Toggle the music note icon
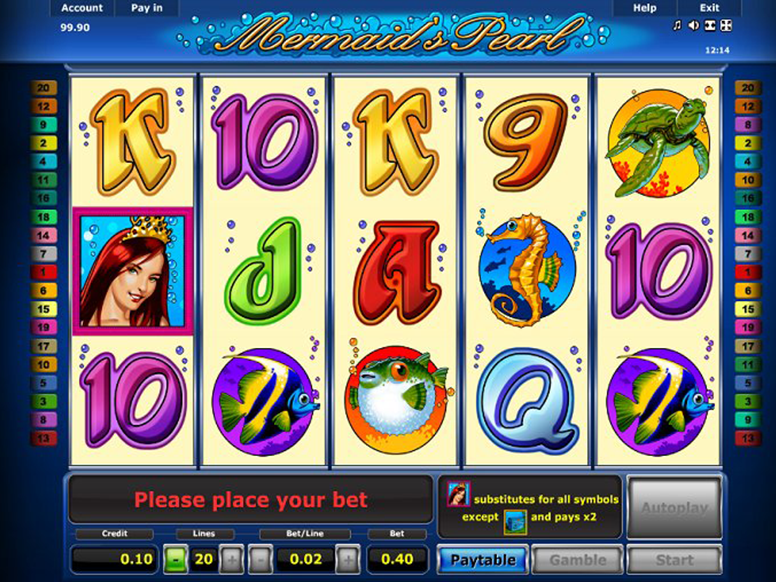This screenshot has width=776, height=582. tap(677, 25)
